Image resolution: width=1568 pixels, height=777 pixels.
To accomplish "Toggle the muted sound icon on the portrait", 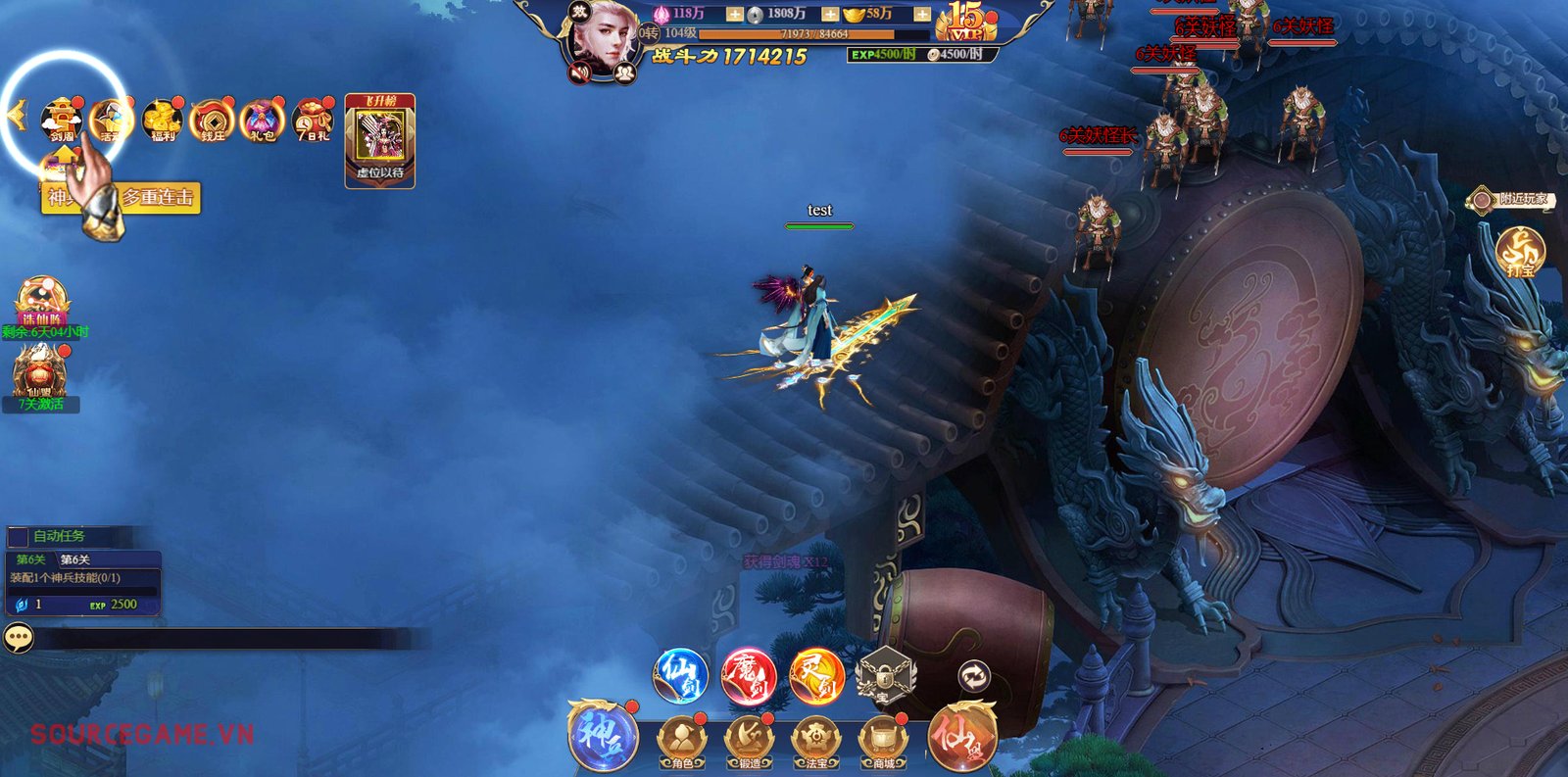I will 581,72.
